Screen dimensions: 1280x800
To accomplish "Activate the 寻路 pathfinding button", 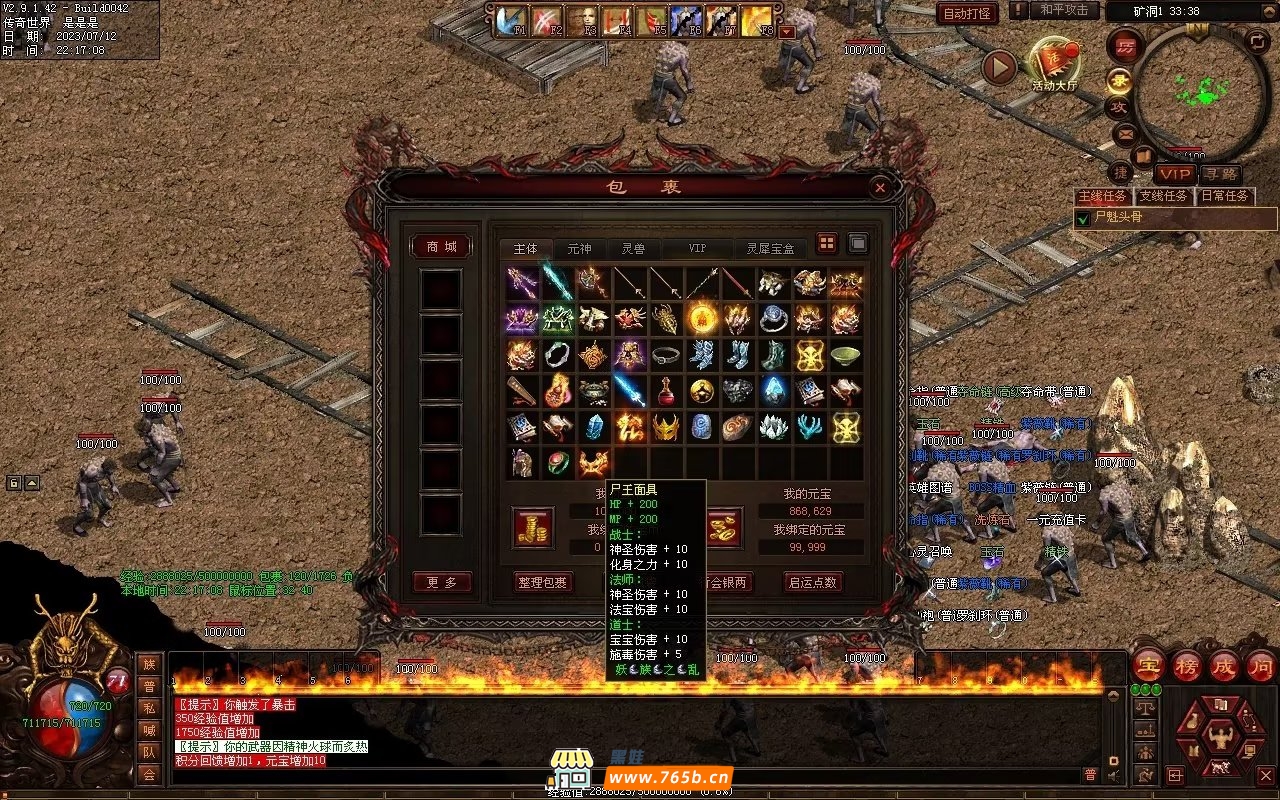I will click(x=1218, y=174).
